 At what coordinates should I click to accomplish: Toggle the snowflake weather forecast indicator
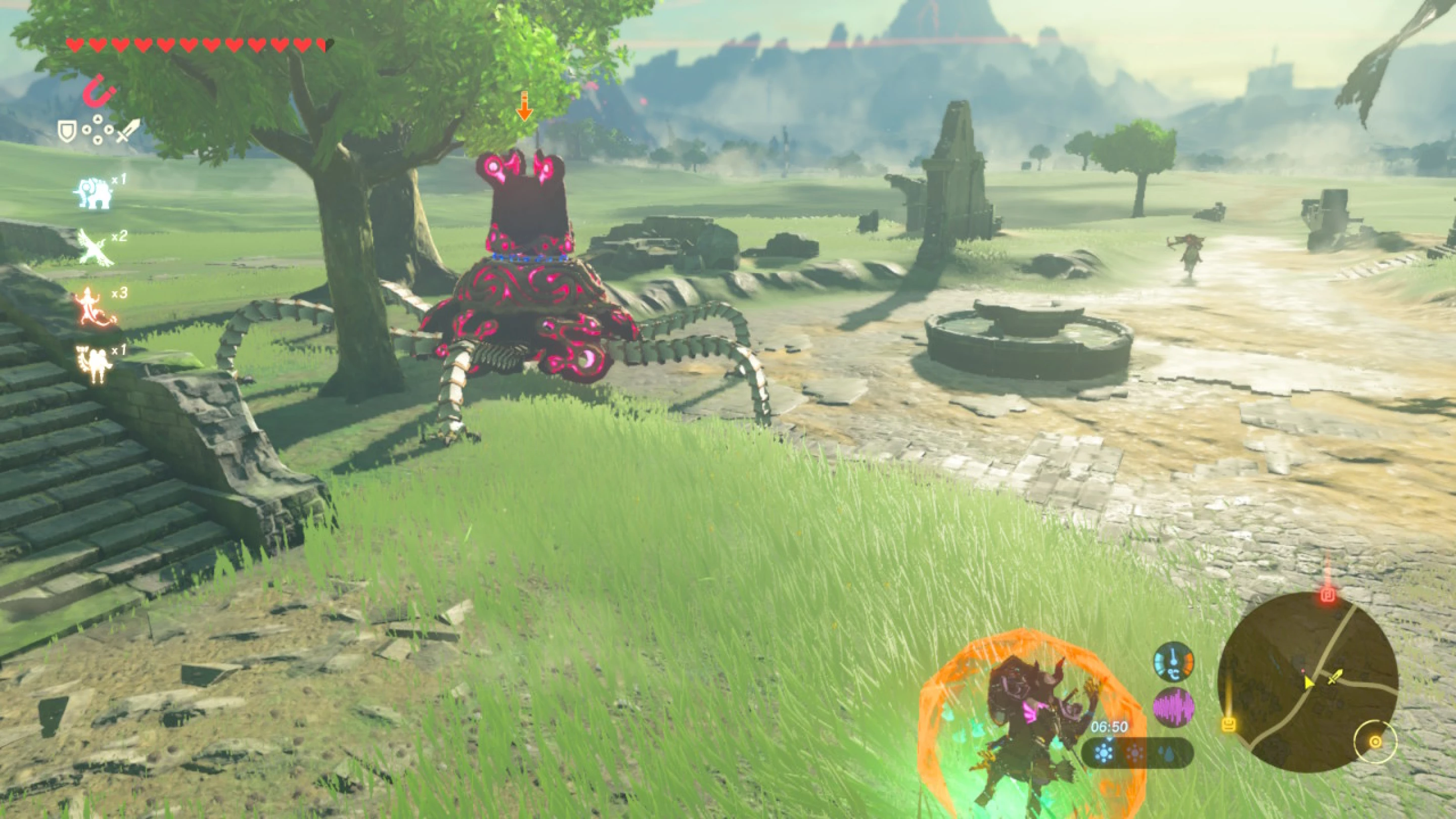(x=1103, y=753)
